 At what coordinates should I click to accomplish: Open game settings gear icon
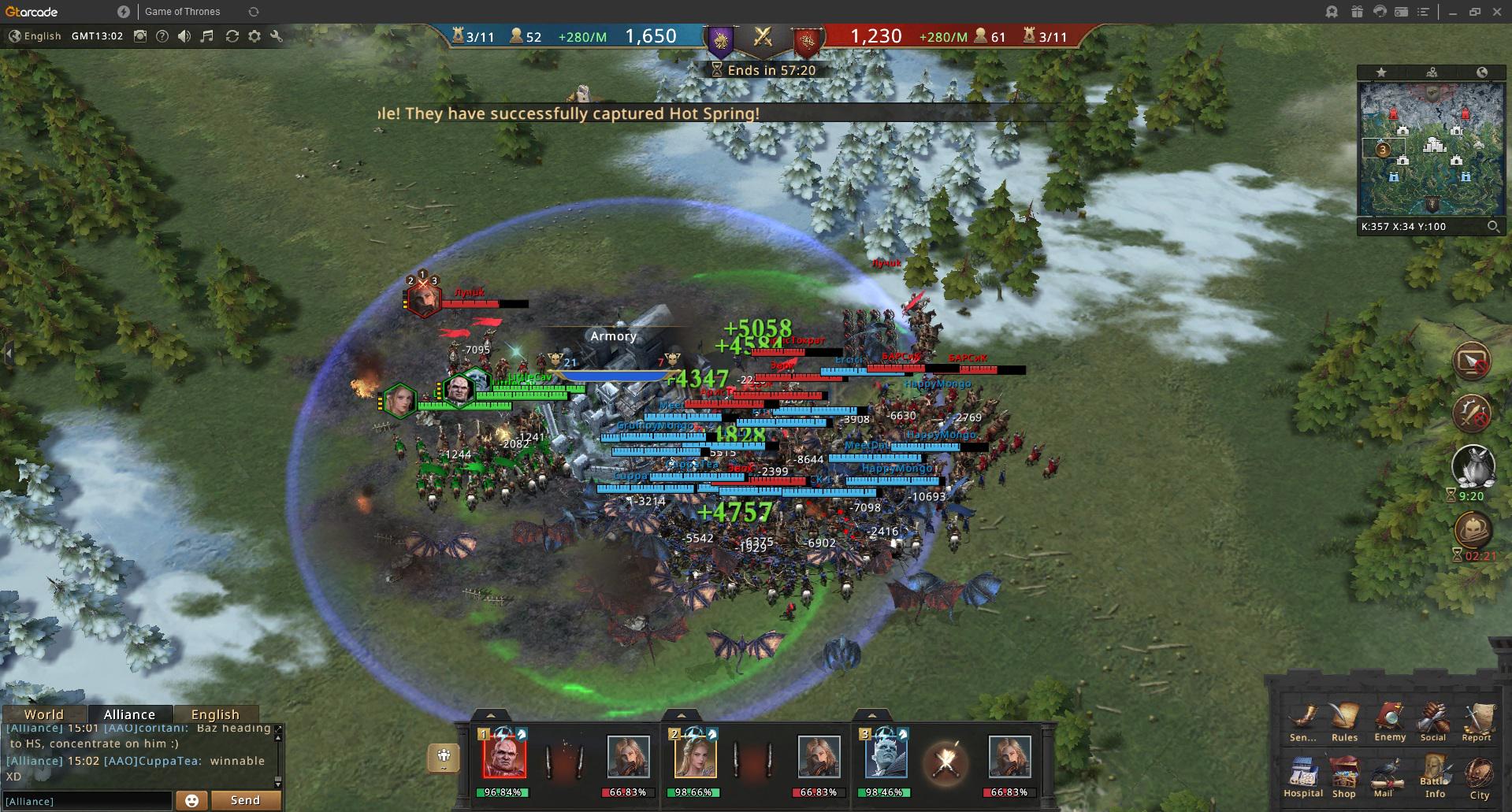254,36
